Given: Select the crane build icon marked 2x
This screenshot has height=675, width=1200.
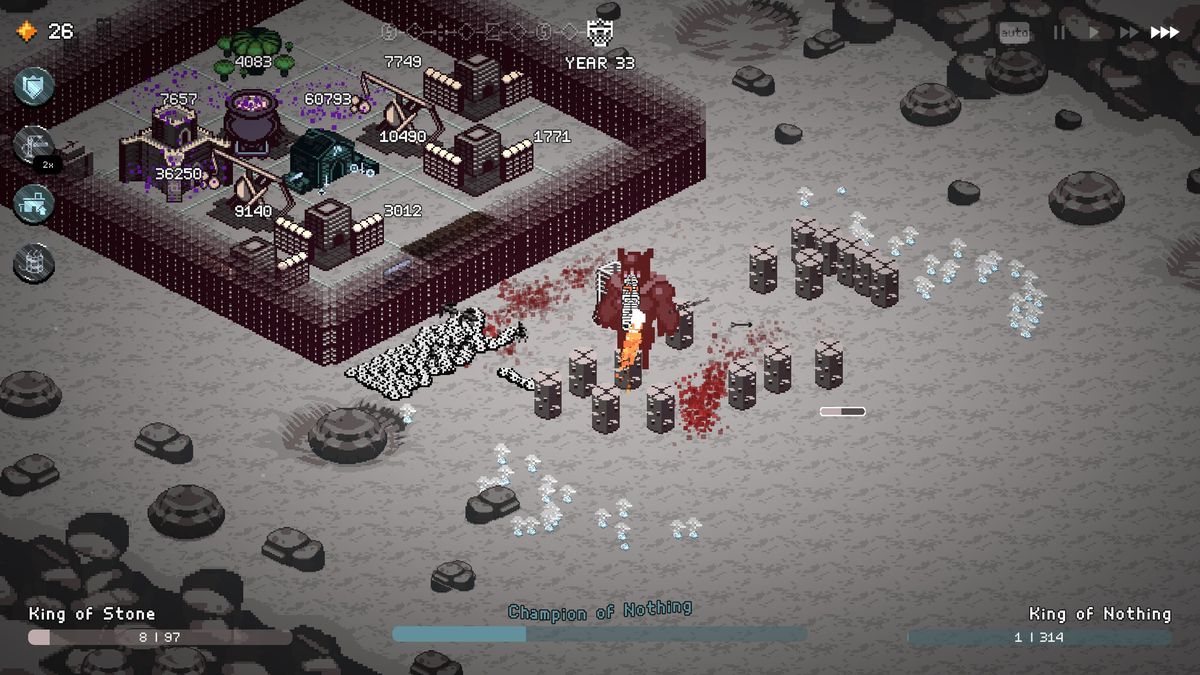Looking at the screenshot, I should (34, 146).
